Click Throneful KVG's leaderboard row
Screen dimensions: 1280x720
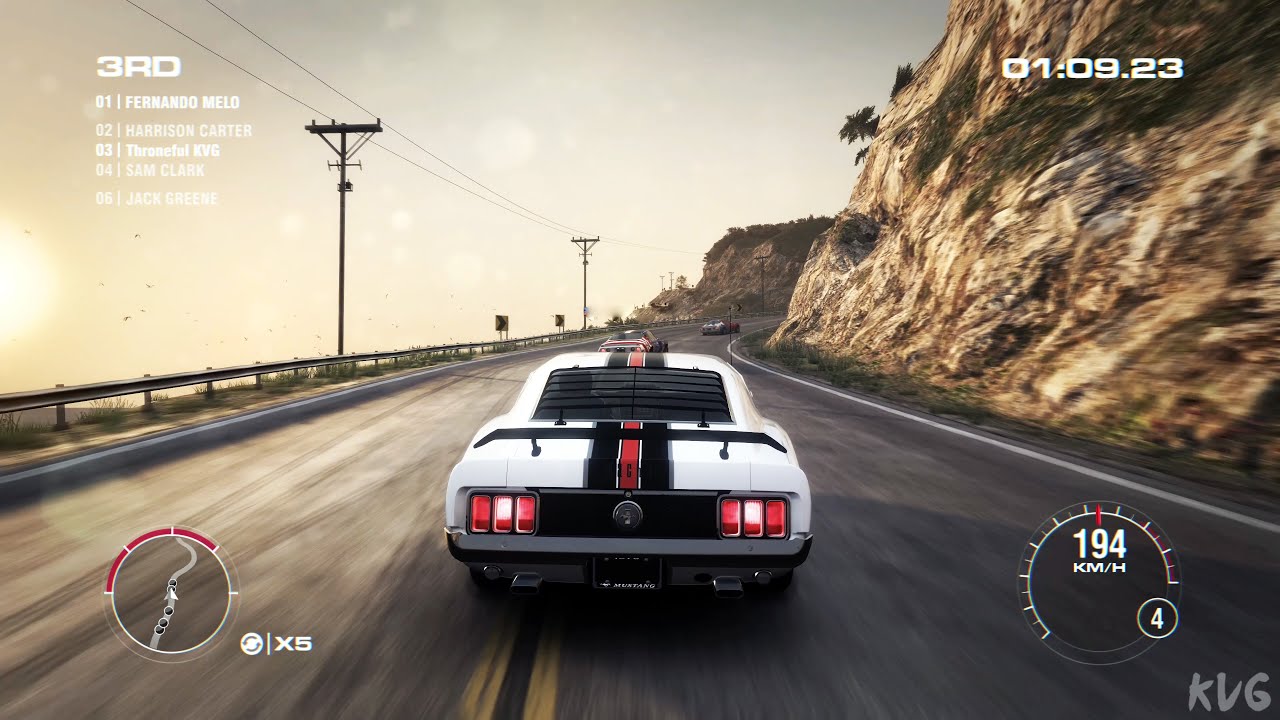click(x=158, y=150)
